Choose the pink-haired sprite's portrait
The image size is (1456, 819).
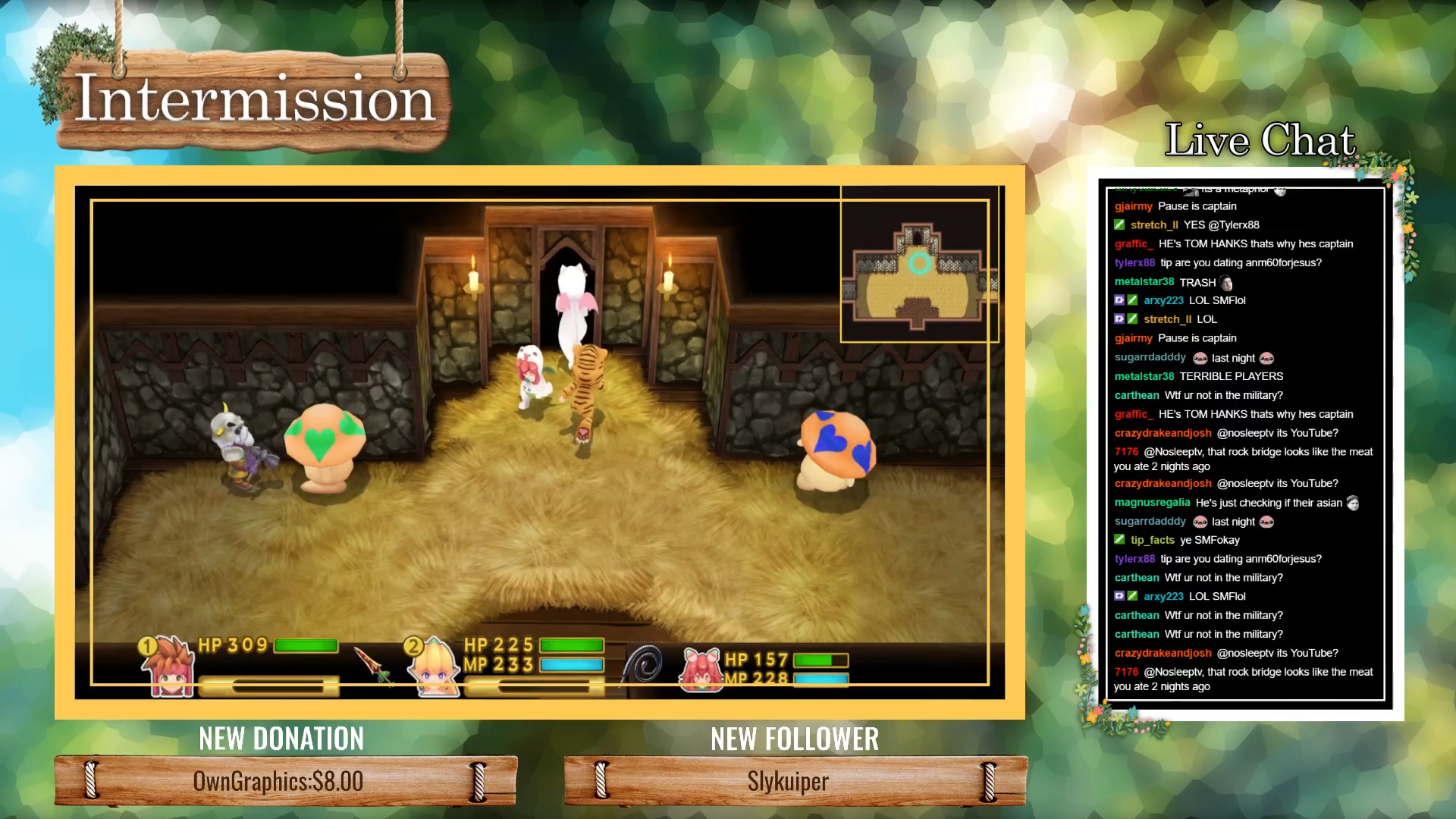click(x=700, y=670)
